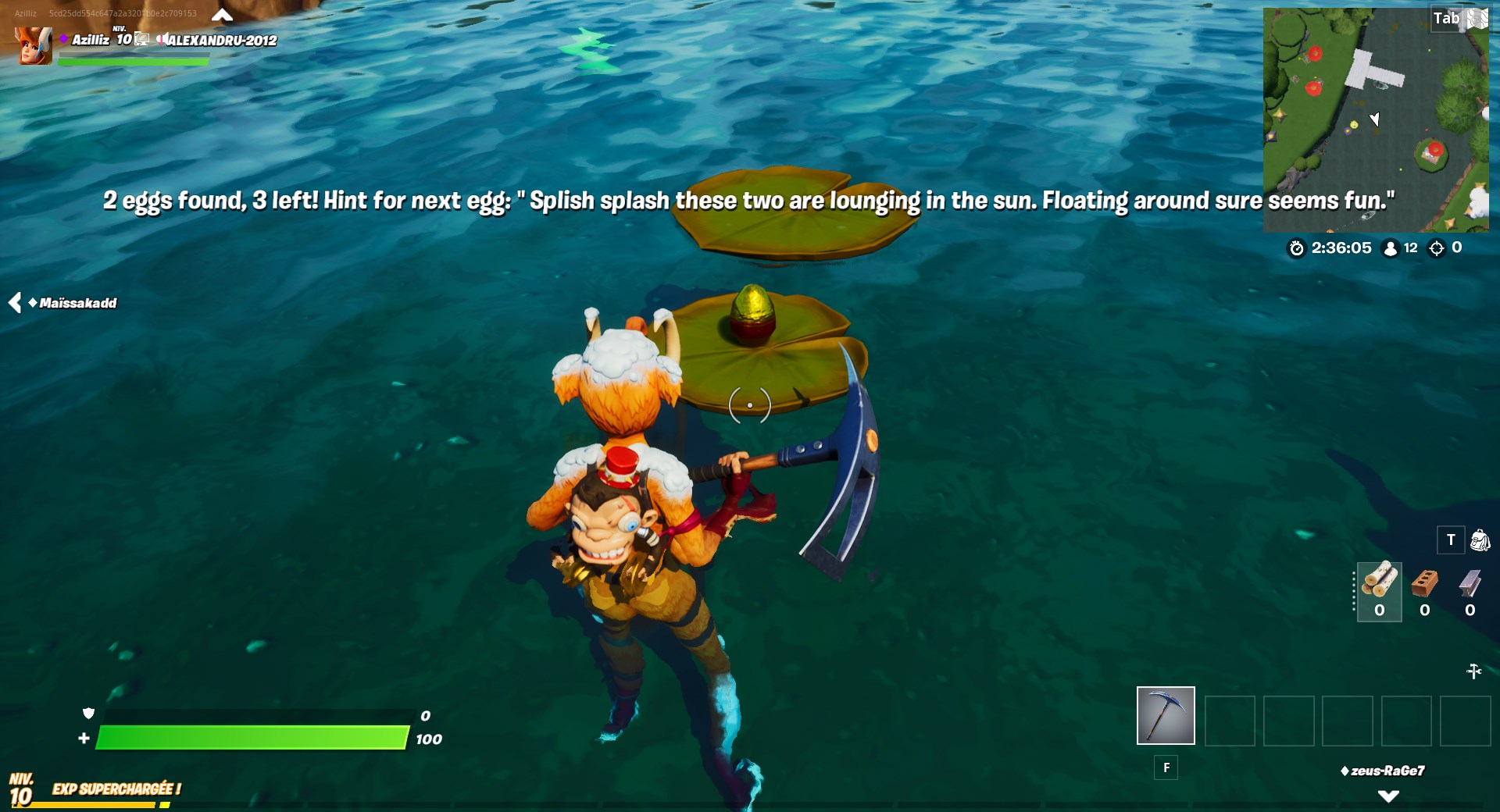
Task: Click the match timer stopwatch icon
Action: click(x=1297, y=248)
